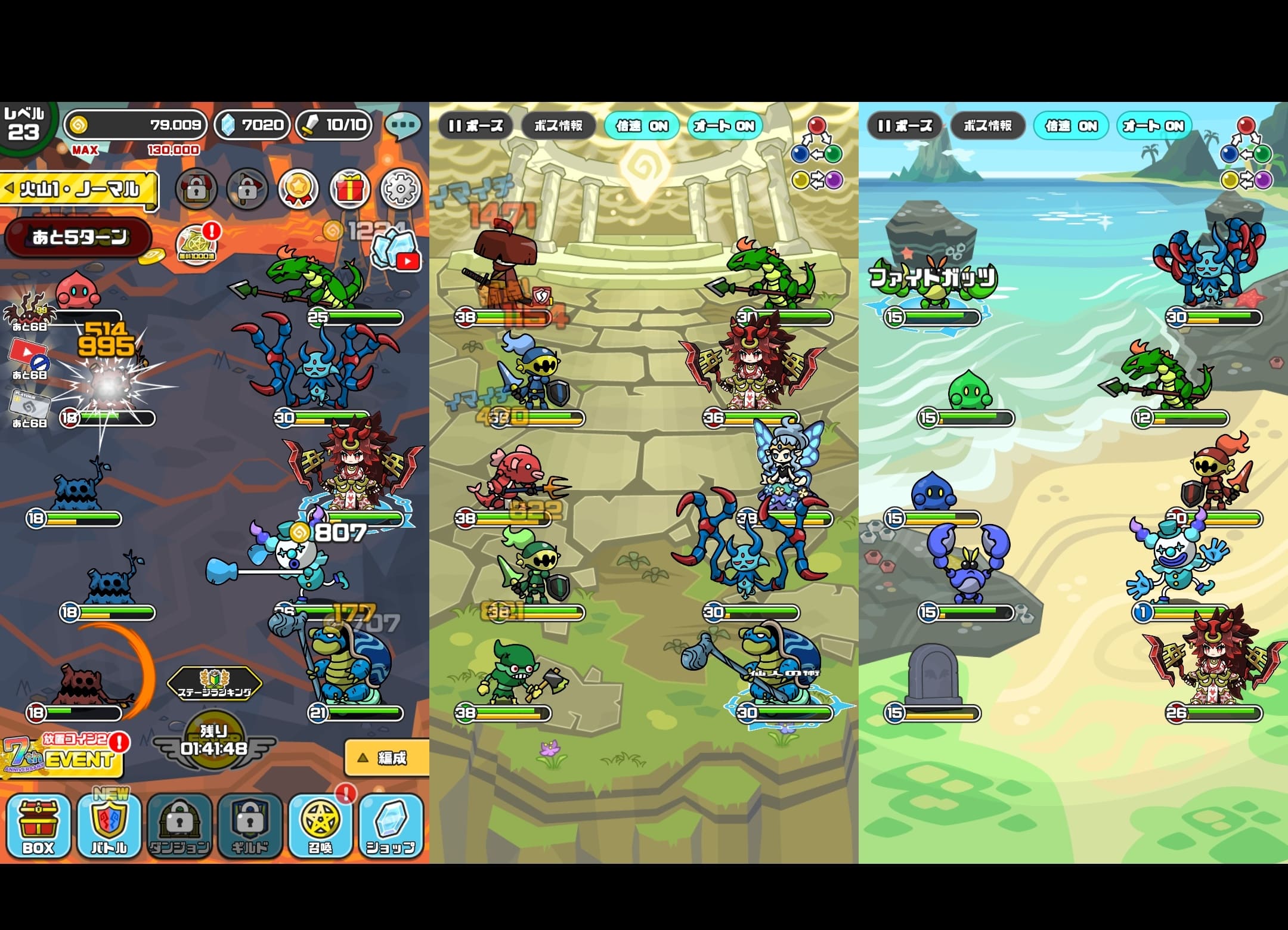The height and width of the screenshot is (930, 1288).
Task: Open the 7th Anniversary EVENT banner
Action: click(x=63, y=757)
